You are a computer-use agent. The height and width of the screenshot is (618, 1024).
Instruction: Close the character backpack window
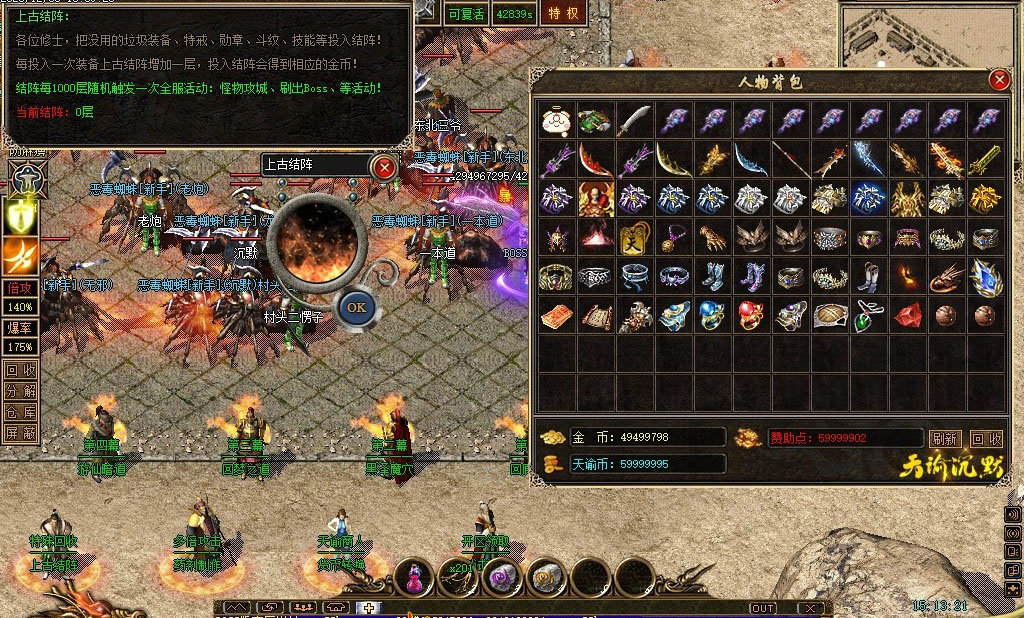[998, 80]
